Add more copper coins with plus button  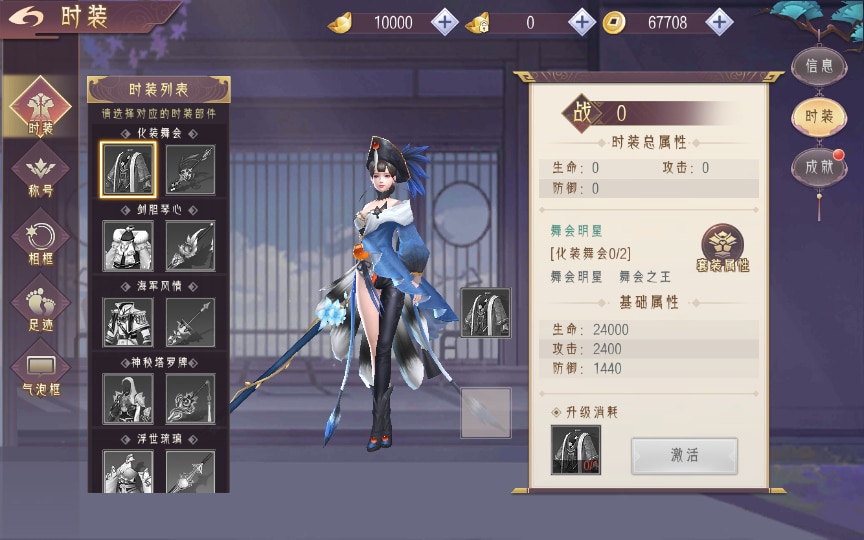coord(719,22)
